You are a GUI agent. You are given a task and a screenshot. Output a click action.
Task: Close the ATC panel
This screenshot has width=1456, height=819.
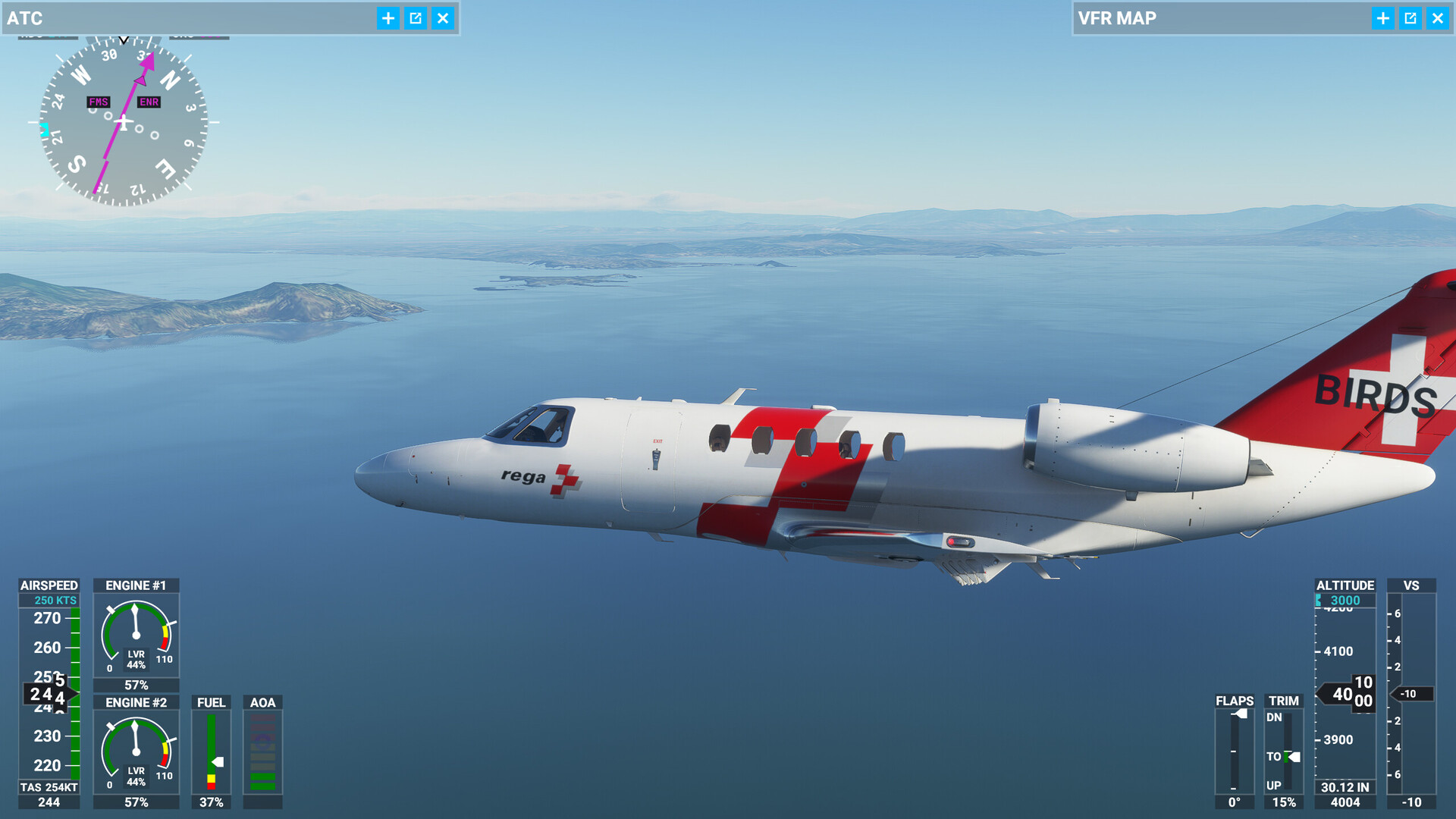[x=443, y=18]
